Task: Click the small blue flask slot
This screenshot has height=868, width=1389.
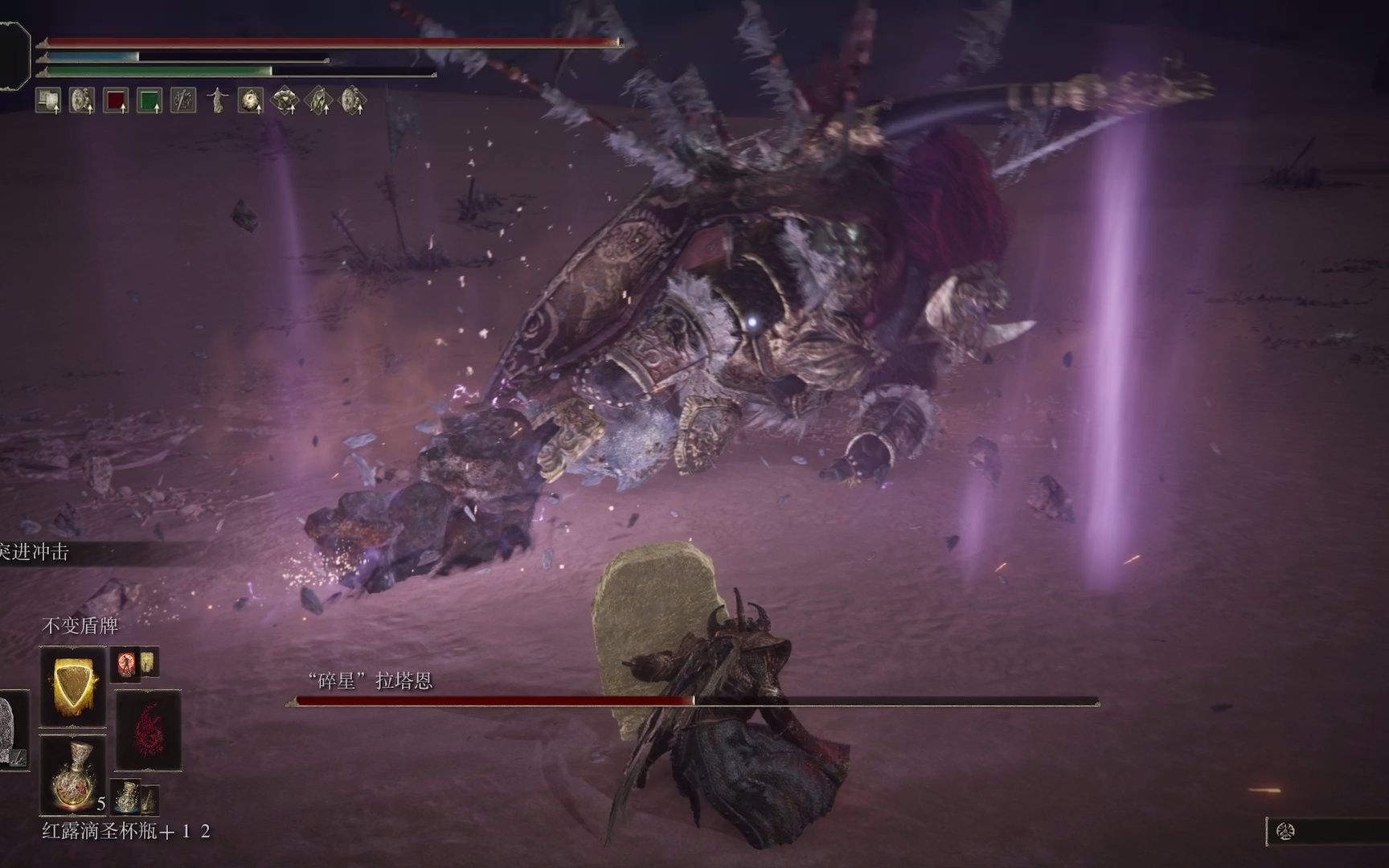Action: point(125,796)
